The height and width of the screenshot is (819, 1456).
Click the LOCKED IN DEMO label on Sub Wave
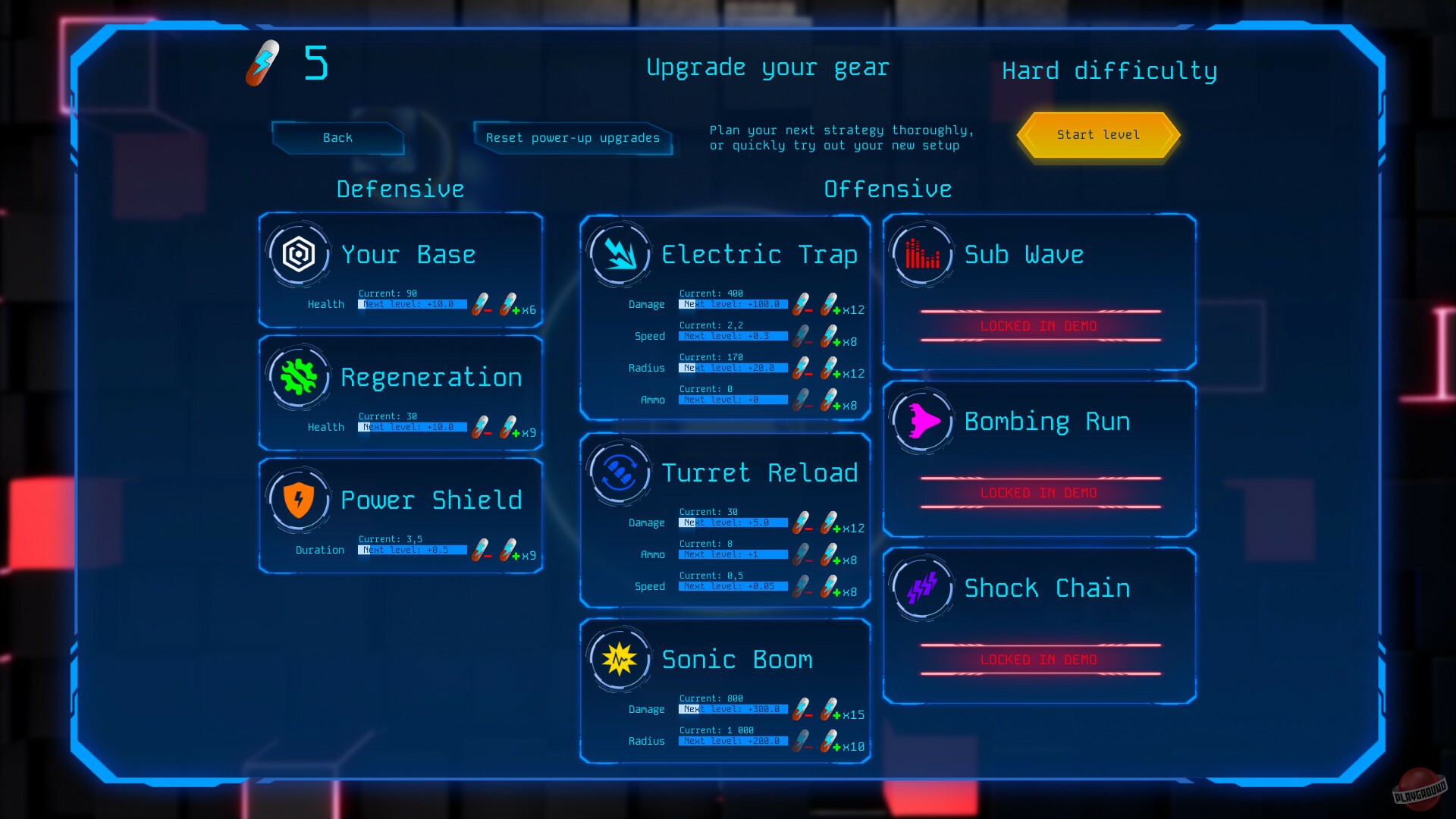1039,326
